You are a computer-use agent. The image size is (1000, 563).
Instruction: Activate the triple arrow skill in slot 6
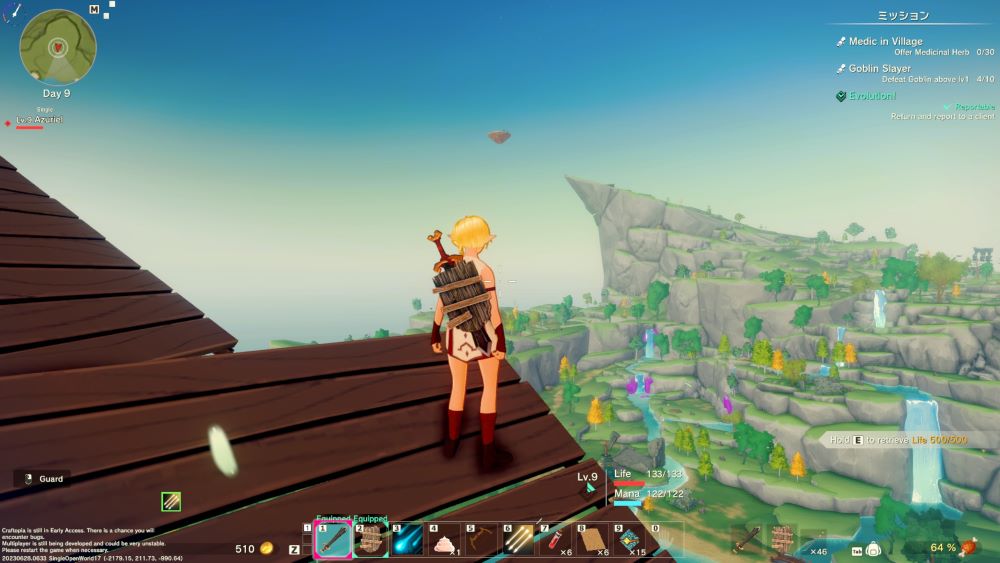pyautogui.click(x=518, y=541)
